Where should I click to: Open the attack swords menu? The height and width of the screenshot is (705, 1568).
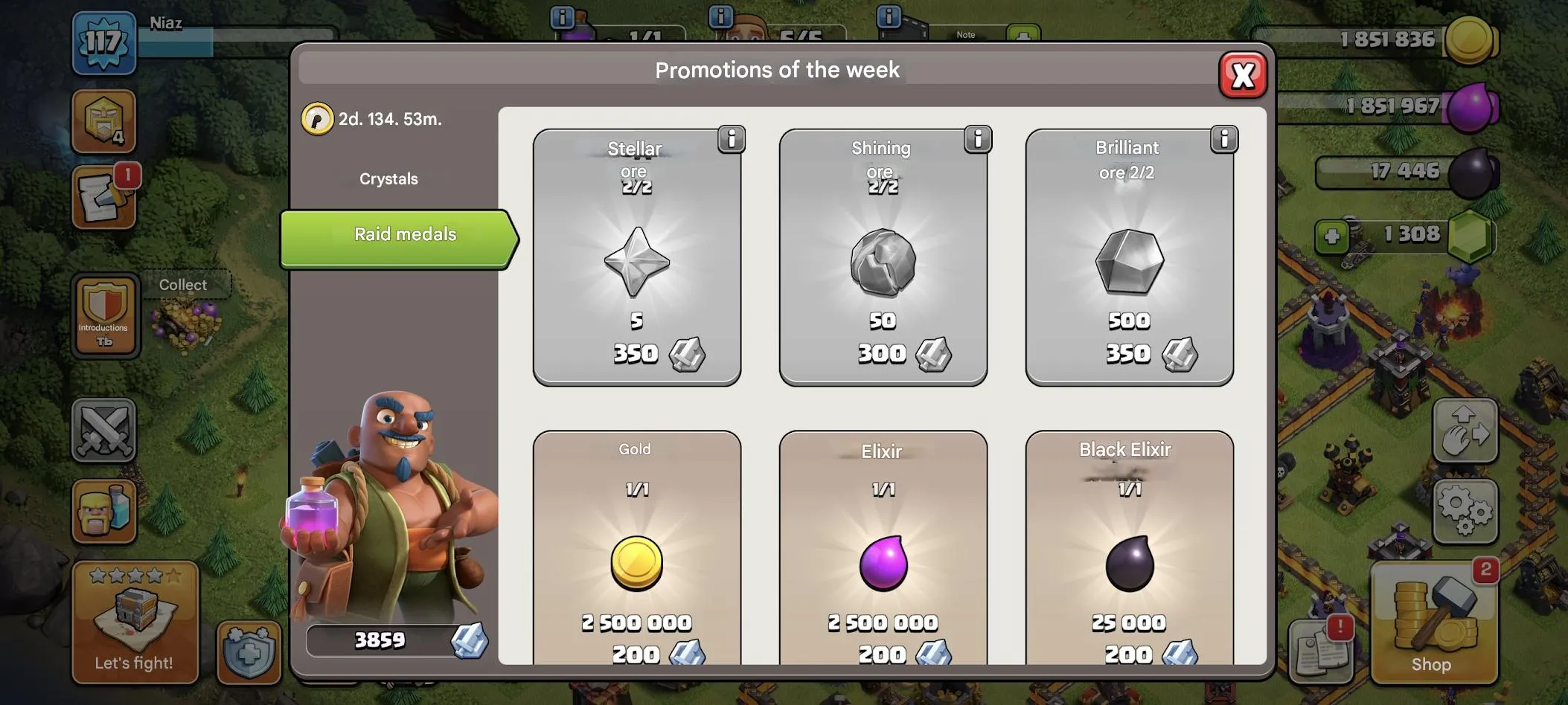[x=104, y=431]
